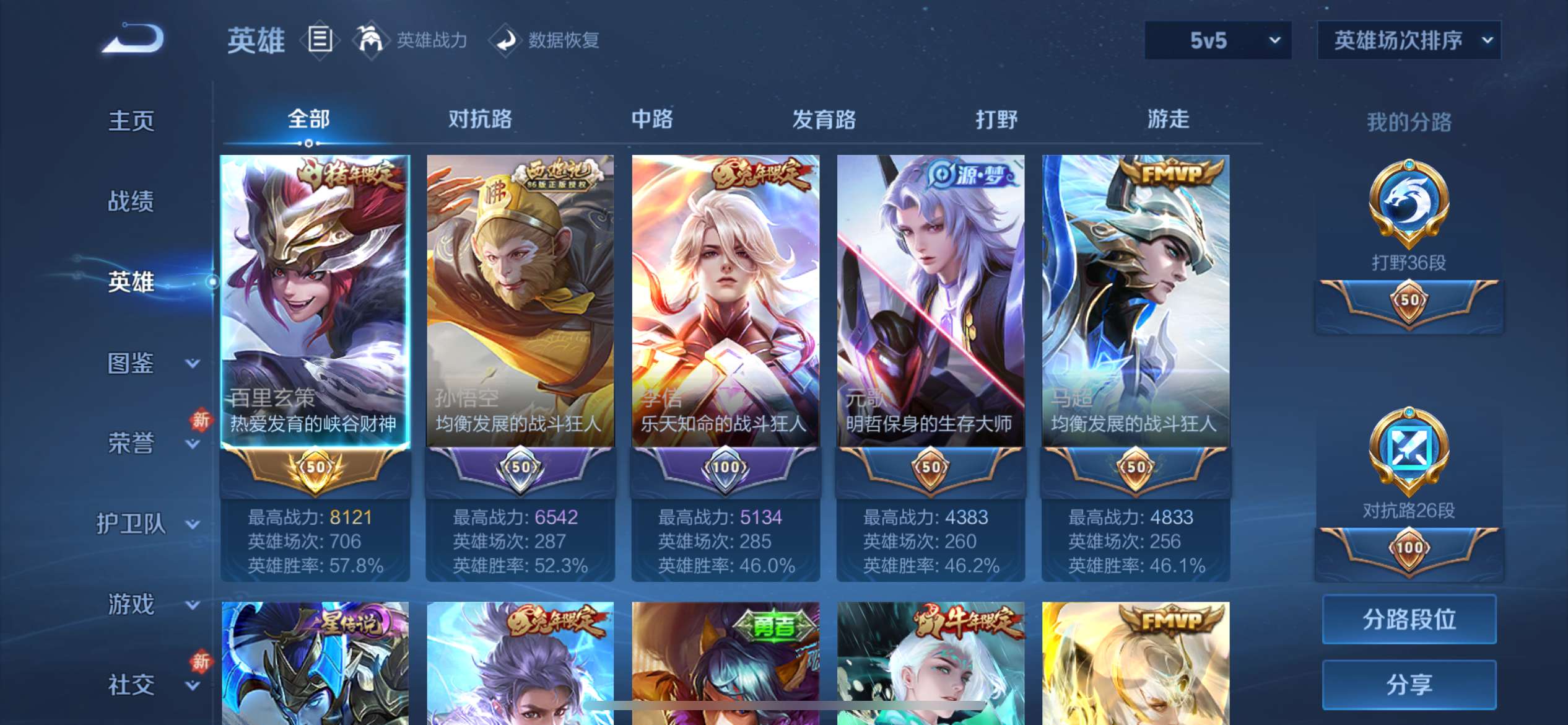
Task: Click the gold 50 proficiency badge under 百里玄策
Action: 315,469
